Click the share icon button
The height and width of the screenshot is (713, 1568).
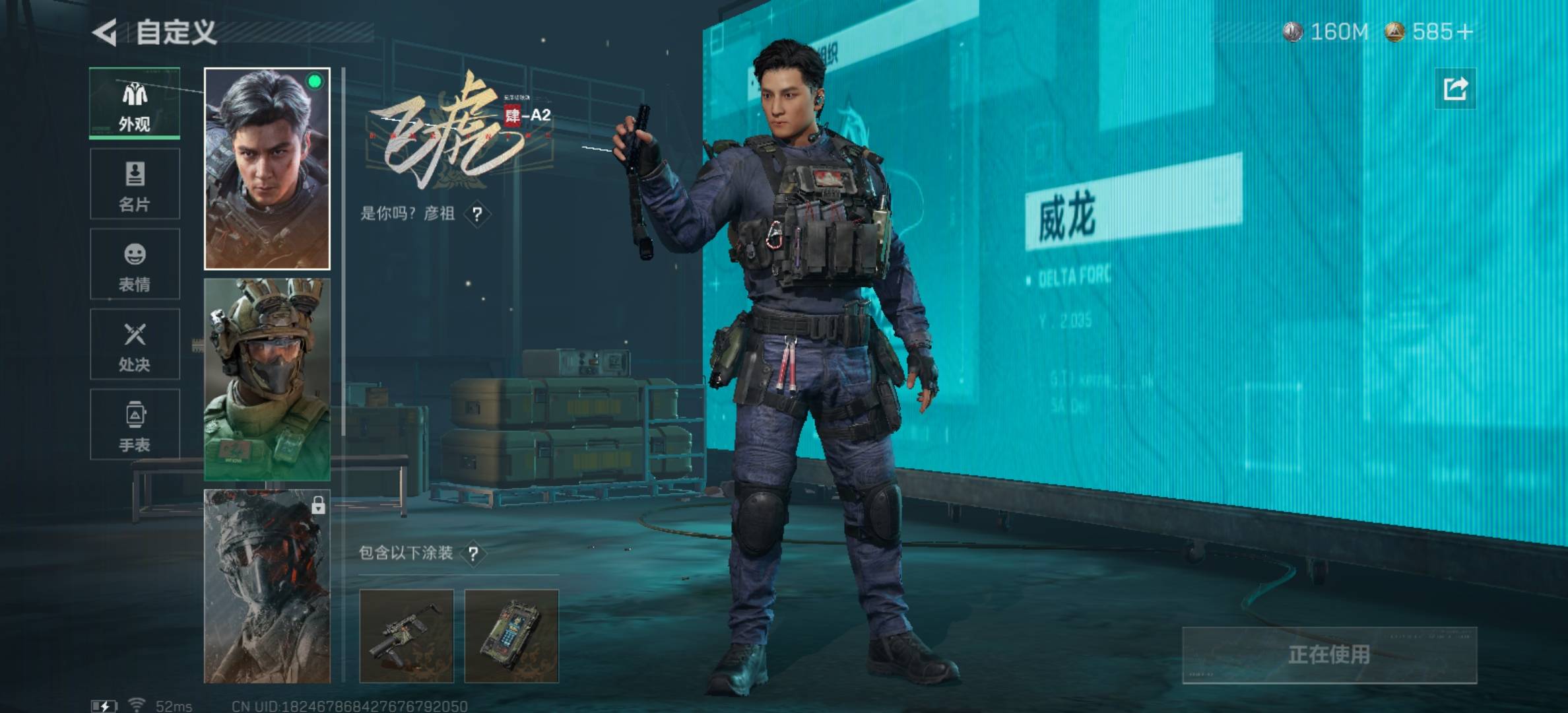tap(1455, 88)
